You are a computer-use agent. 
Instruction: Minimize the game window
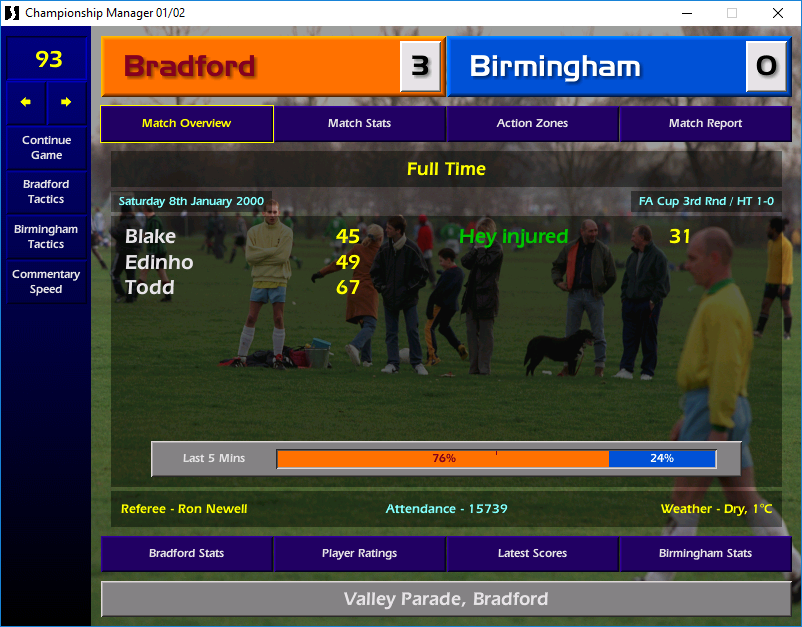tap(686, 13)
